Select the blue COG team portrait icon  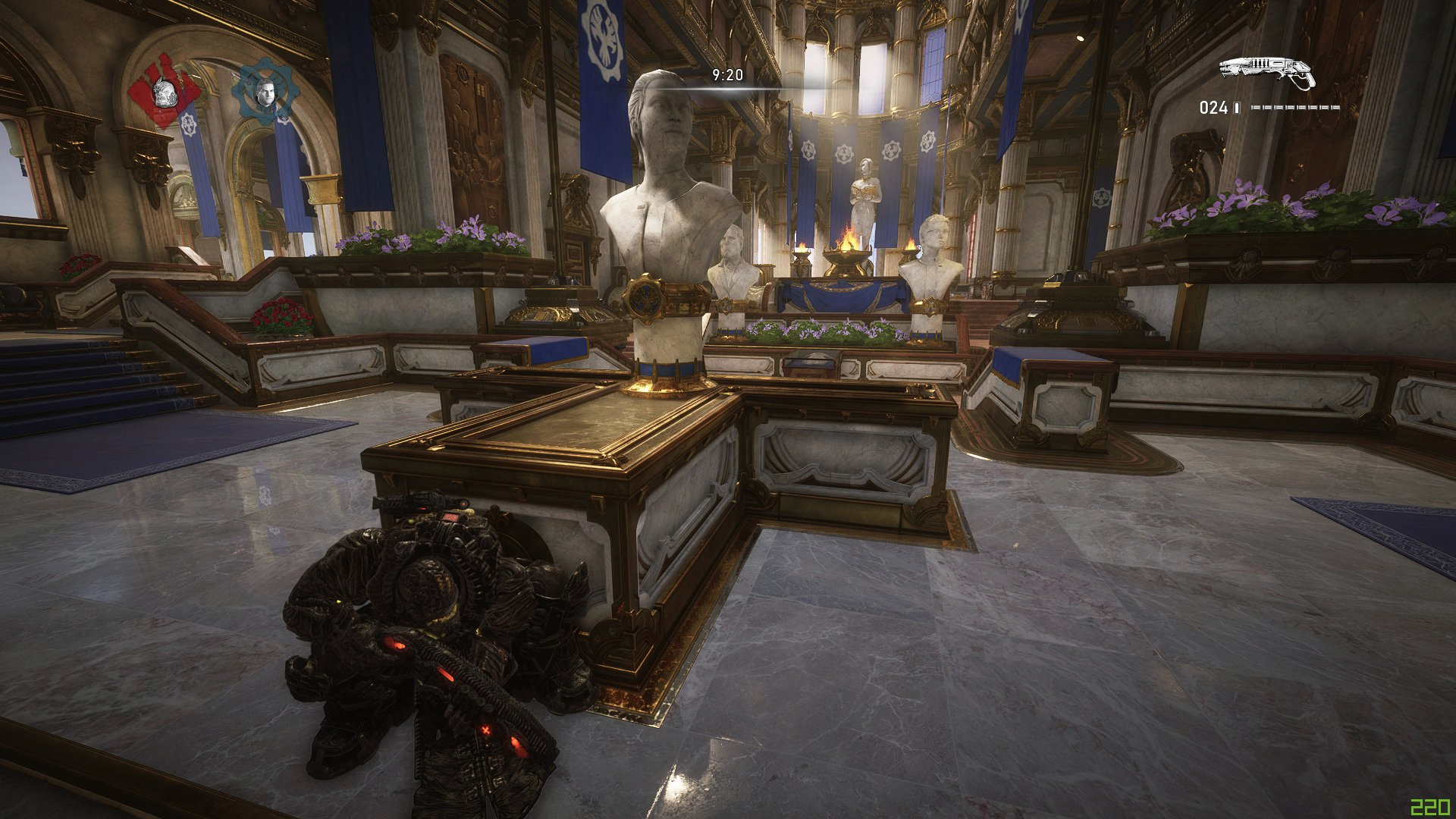pyautogui.click(x=264, y=91)
